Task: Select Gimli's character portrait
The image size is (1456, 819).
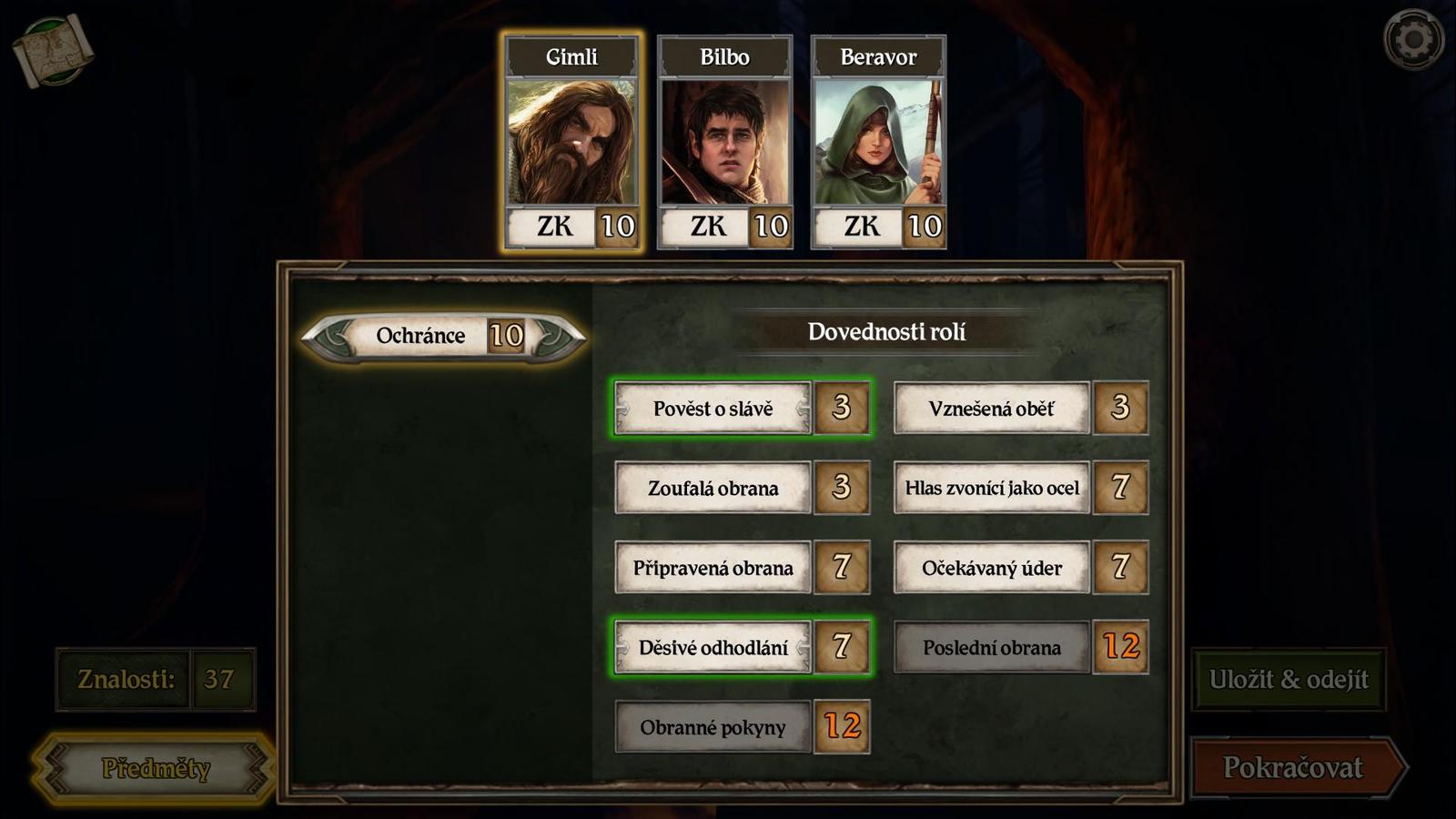Action: tap(569, 141)
